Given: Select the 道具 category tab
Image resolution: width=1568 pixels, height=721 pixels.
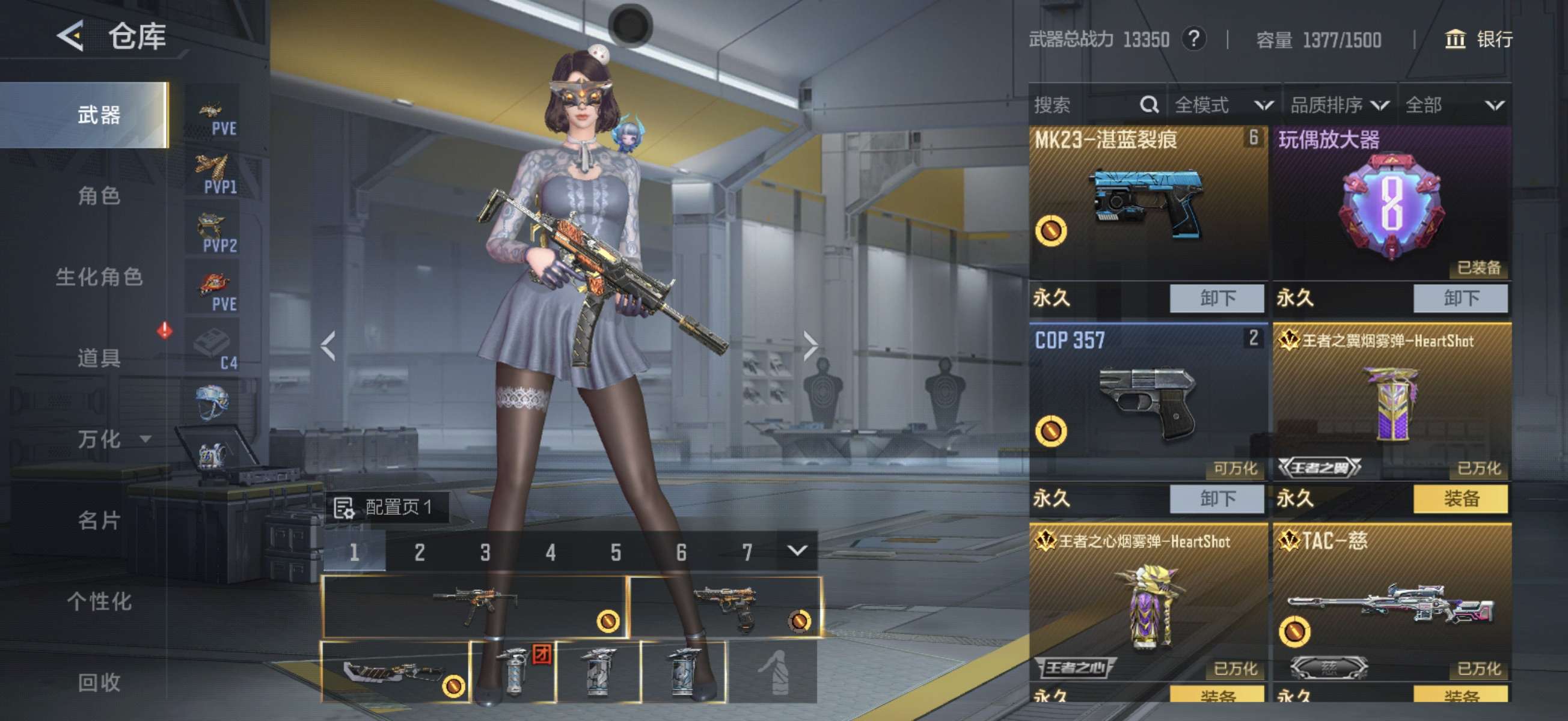Looking at the screenshot, I should 99,357.
